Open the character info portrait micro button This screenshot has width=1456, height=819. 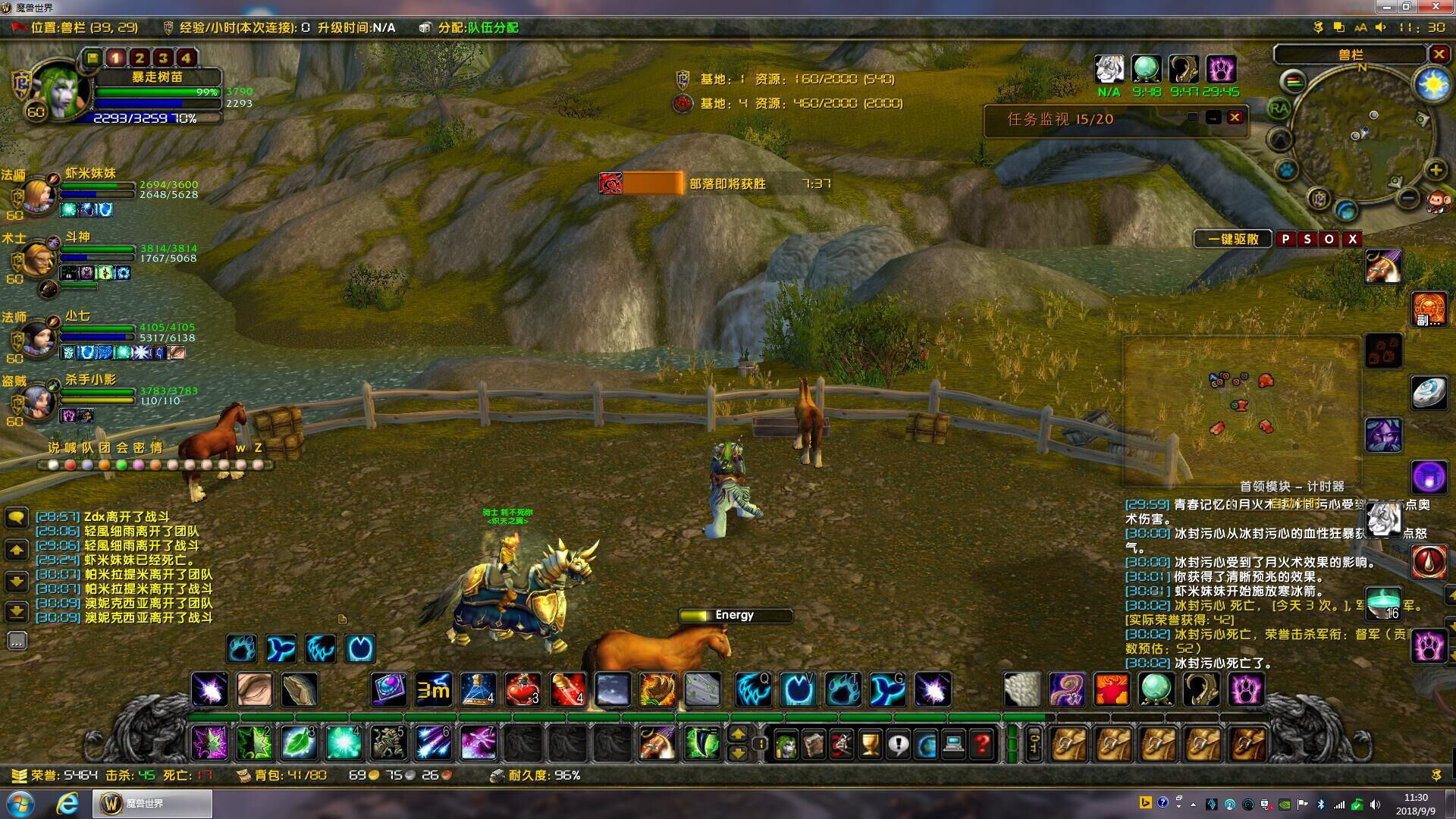pyautogui.click(x=786, y=744)
